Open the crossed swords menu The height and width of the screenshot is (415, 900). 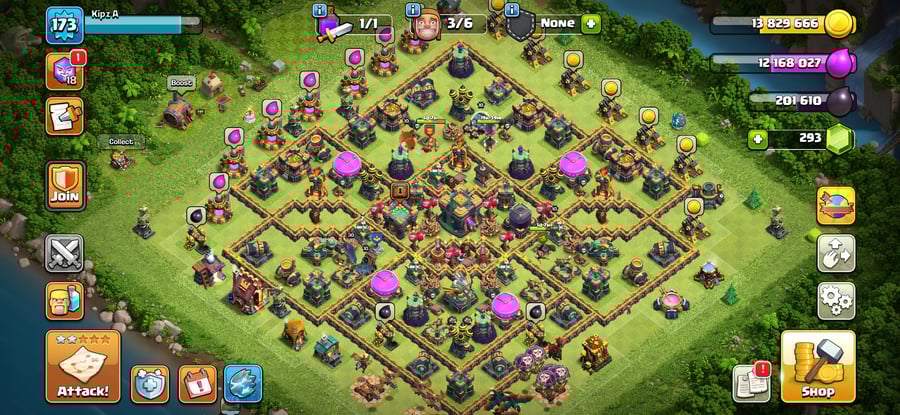[65, 252]
